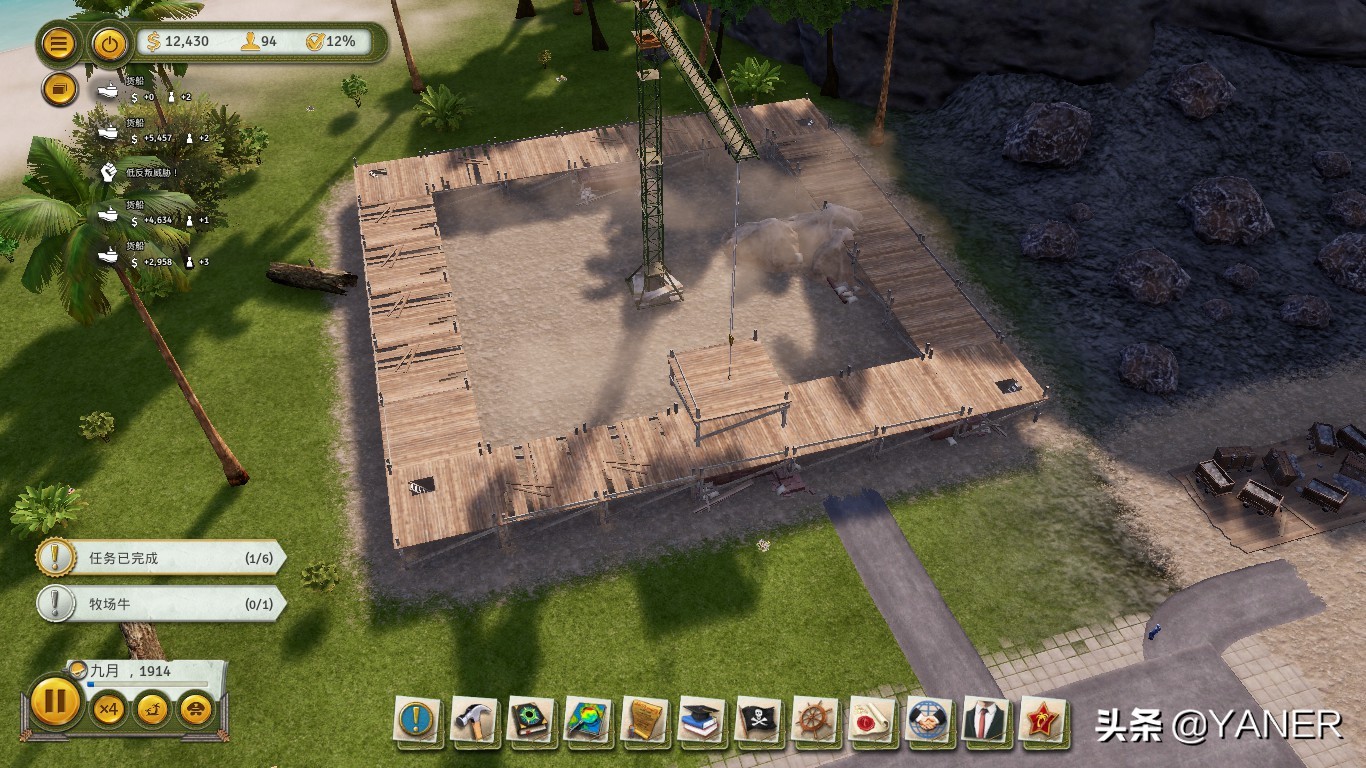Open the ship's wheel trade menu
The height and width of the screenshot is (768, 1366).
coord(815,720)
